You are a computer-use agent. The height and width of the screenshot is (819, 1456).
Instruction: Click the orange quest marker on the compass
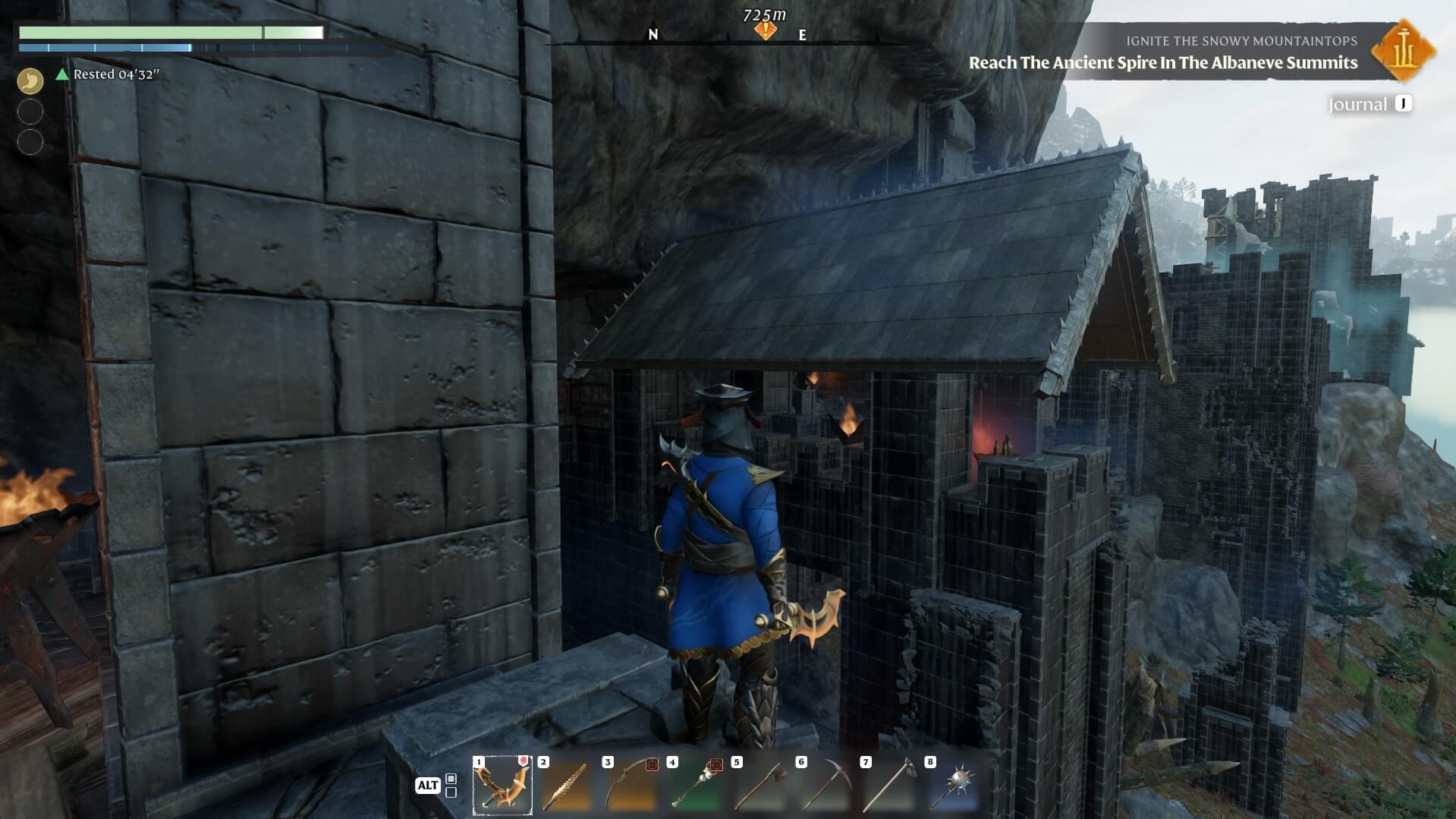tap(766, 30)
